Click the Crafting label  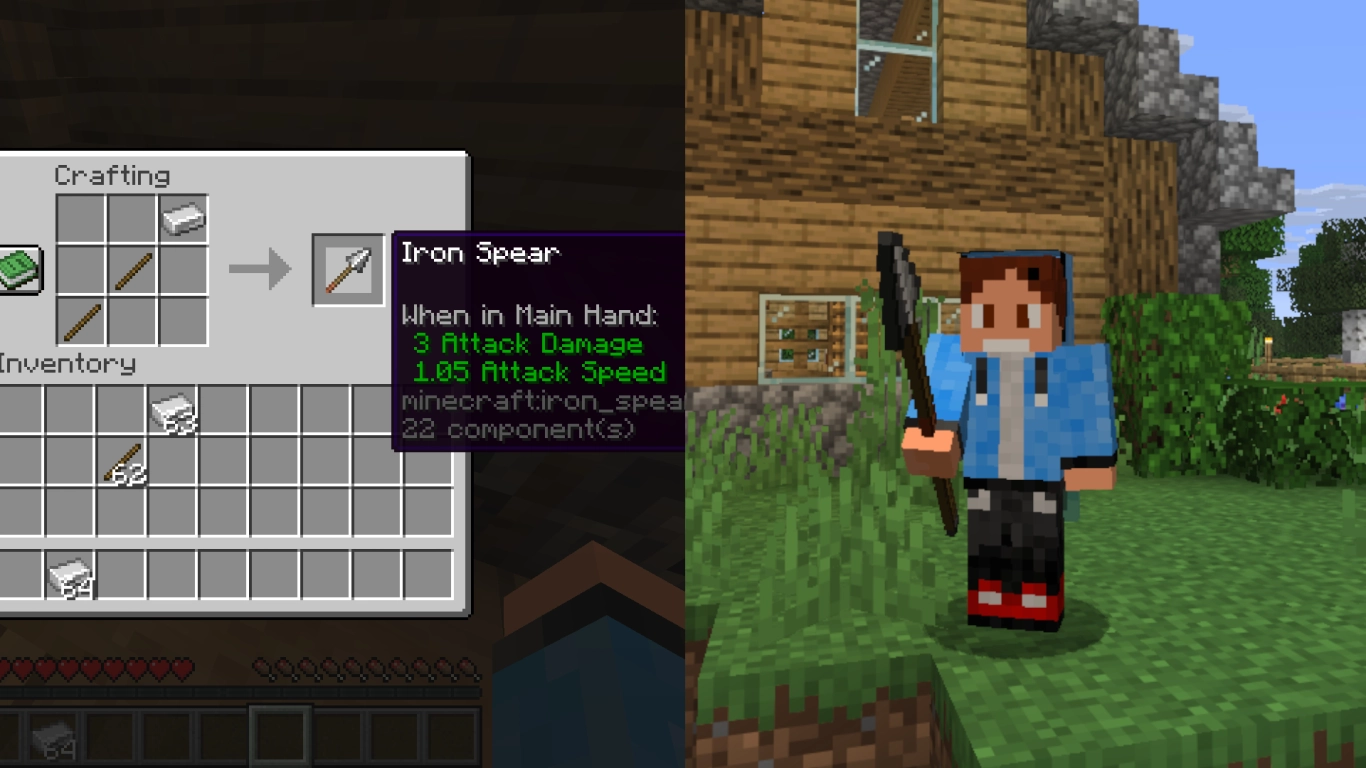pyautogui.click(x=110, y=175)
